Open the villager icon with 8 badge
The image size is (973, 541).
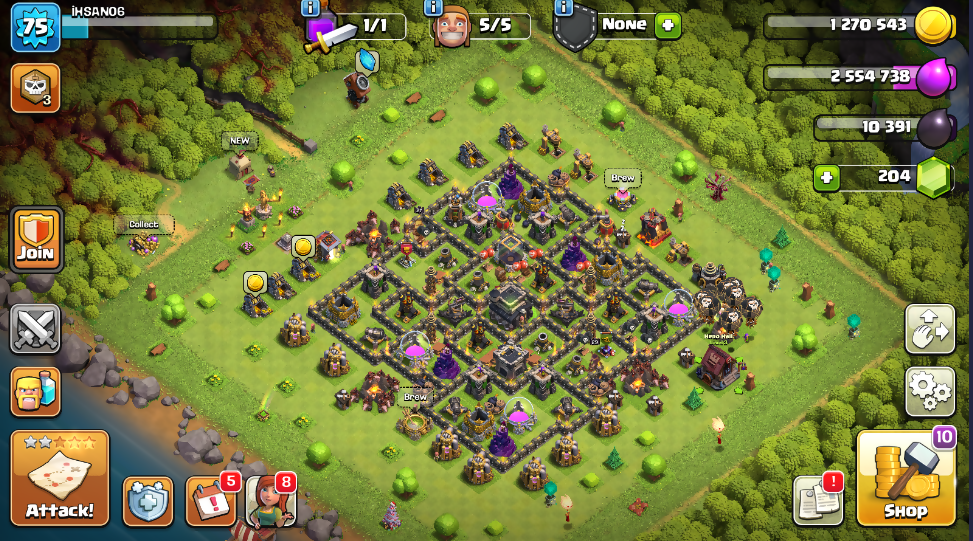pos(270,500)
